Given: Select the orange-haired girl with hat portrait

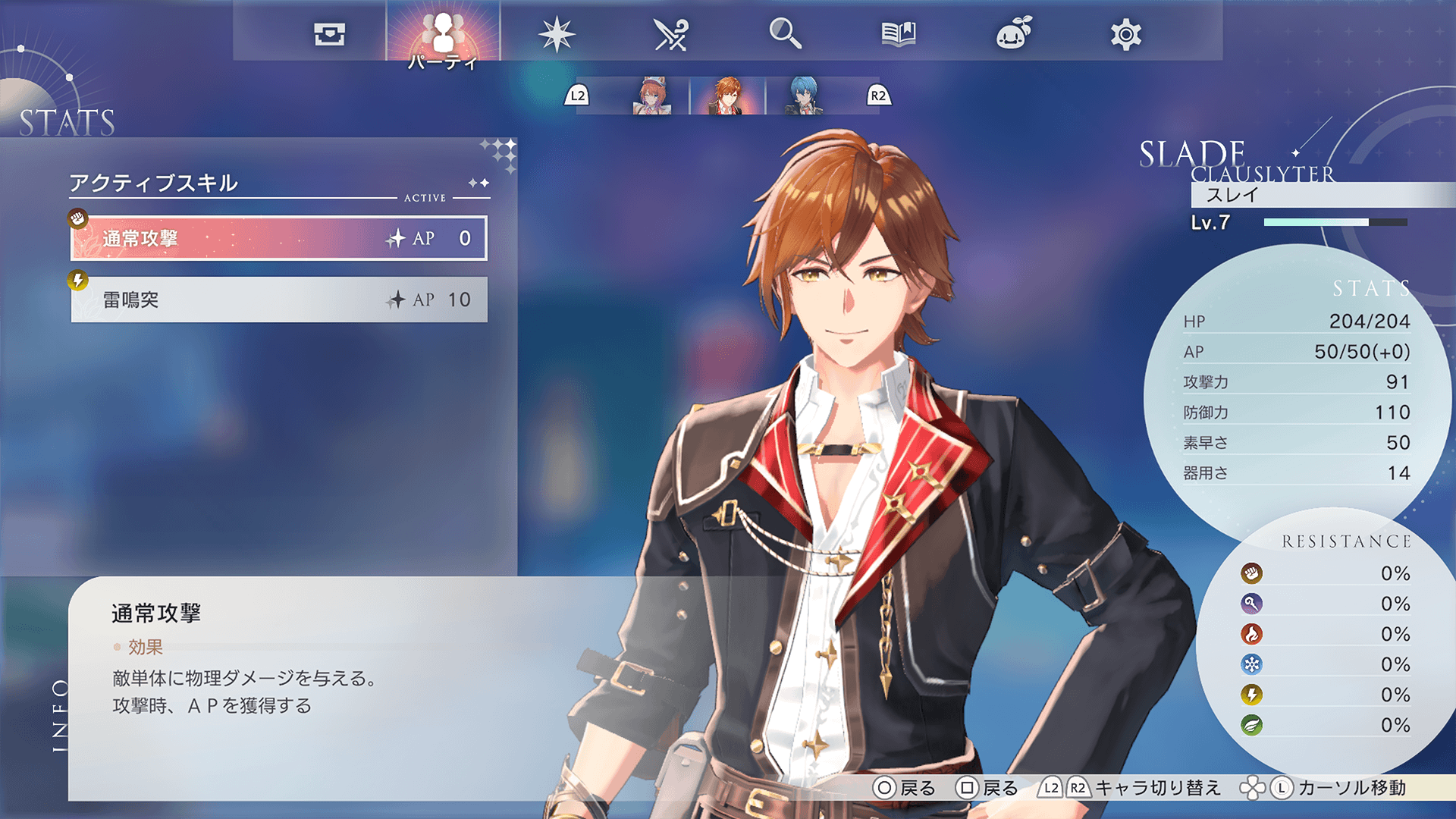Looking at the screenshot, I should (x=651, y=96).
